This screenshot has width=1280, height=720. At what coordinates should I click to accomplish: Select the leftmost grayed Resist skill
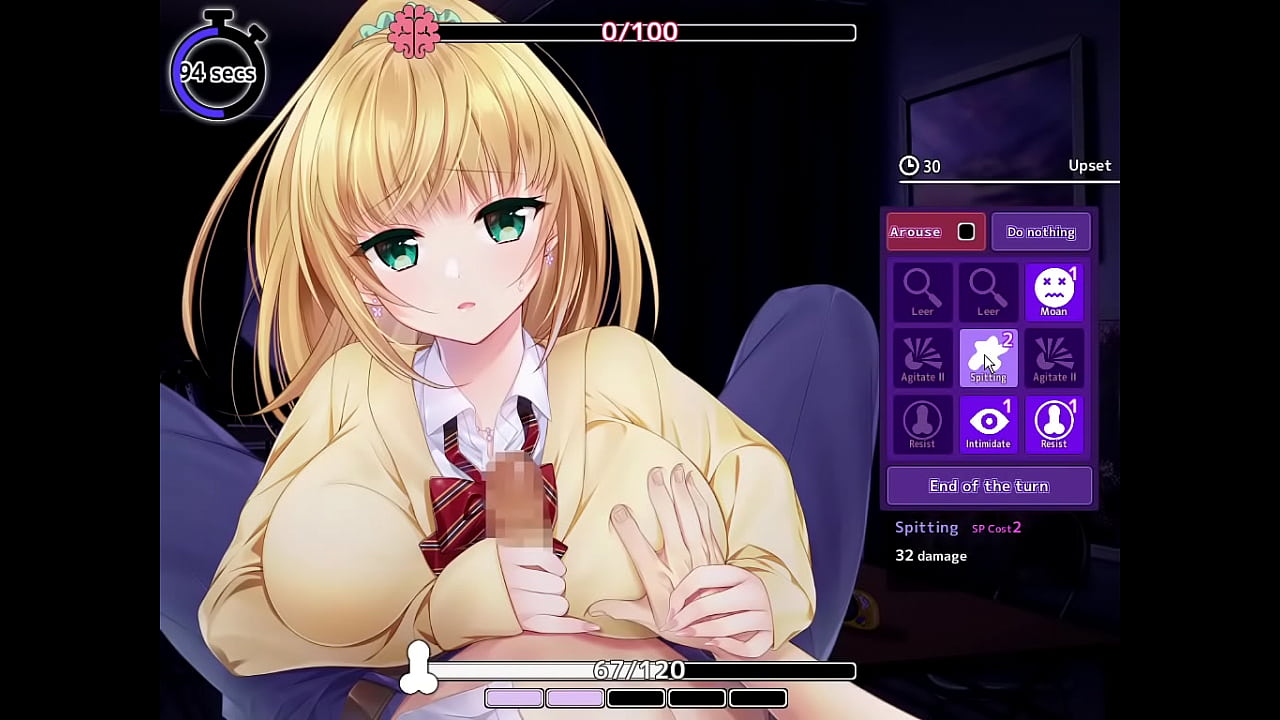[922, 423]
